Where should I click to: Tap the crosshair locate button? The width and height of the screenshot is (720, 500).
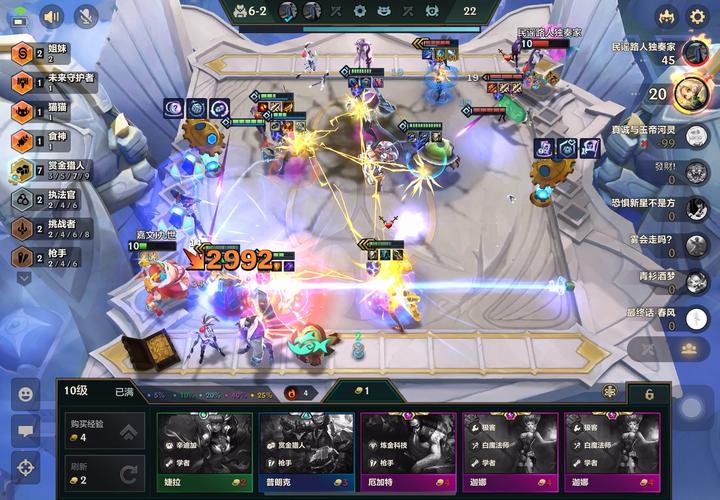pyautogui.click(x=25, y=467)
